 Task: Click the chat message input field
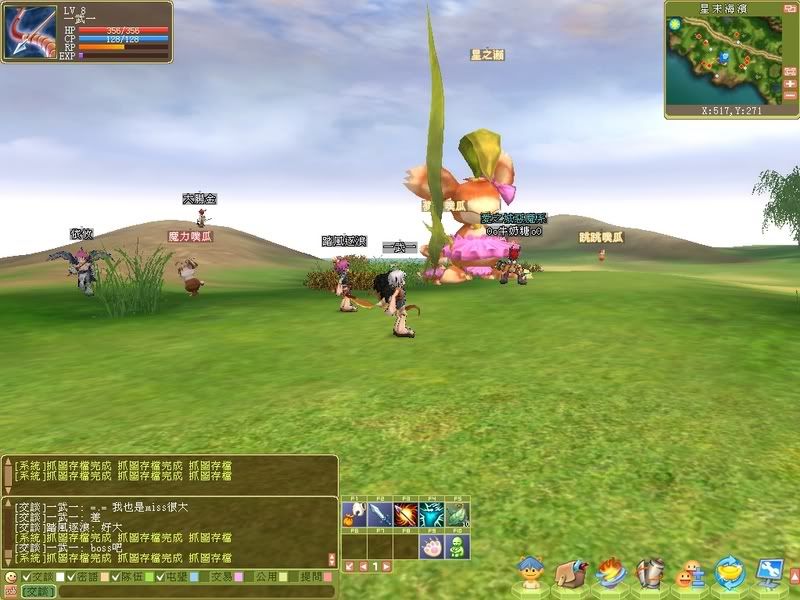click(190, 592)
